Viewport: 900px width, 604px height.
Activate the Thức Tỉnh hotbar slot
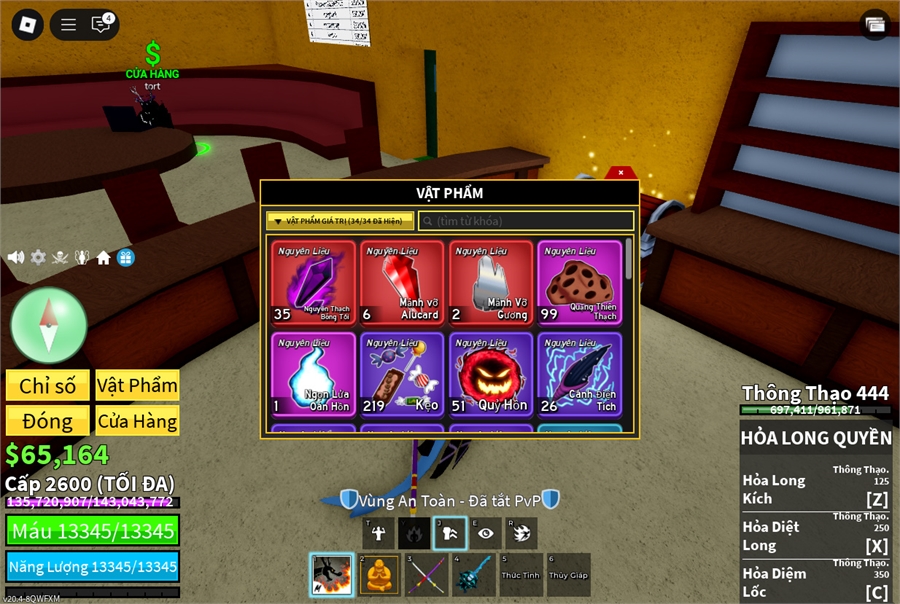pyautogui.click(x=520, y=575)
